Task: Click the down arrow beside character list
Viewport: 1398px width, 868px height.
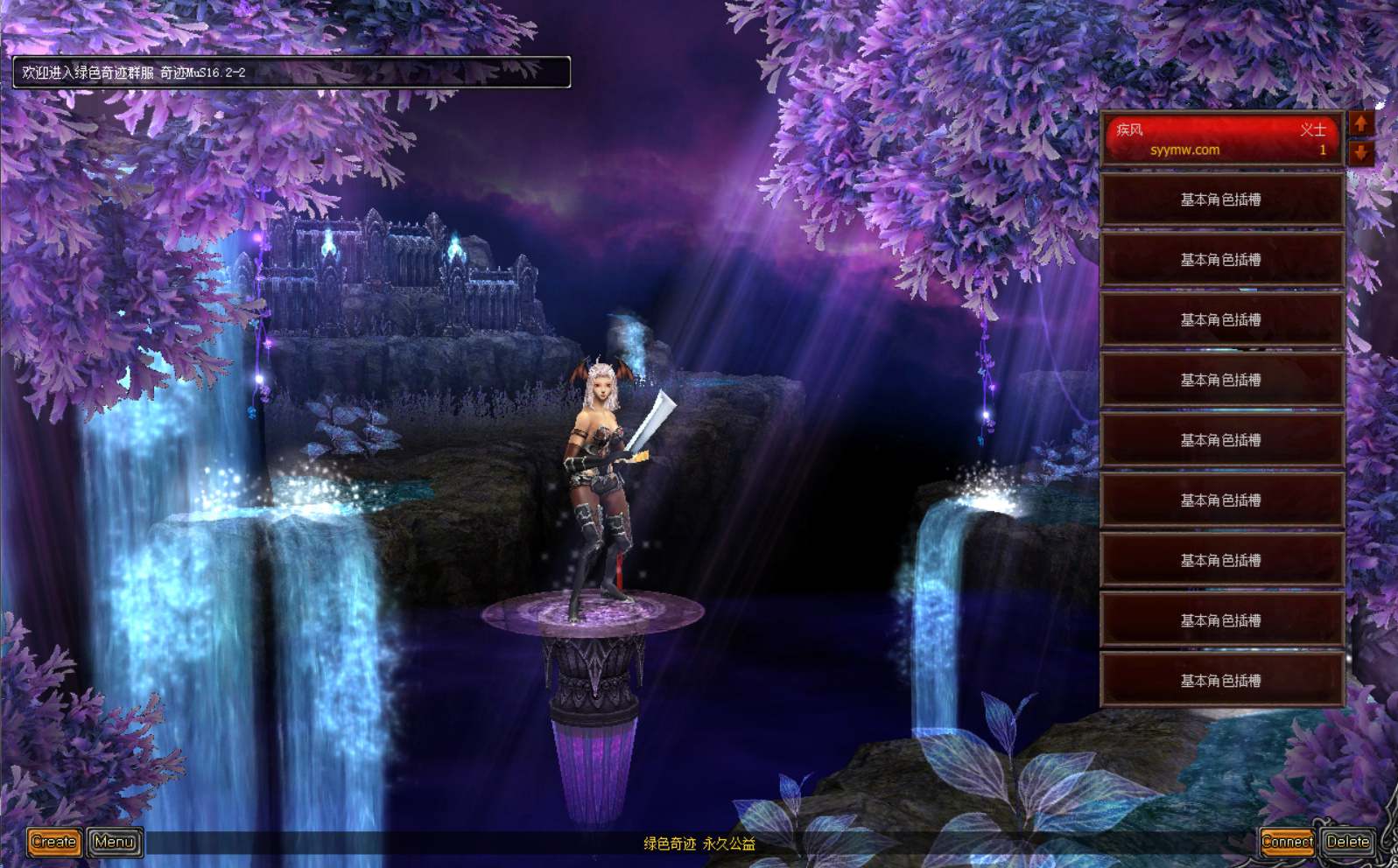Action: click(x=1360, y=154)
